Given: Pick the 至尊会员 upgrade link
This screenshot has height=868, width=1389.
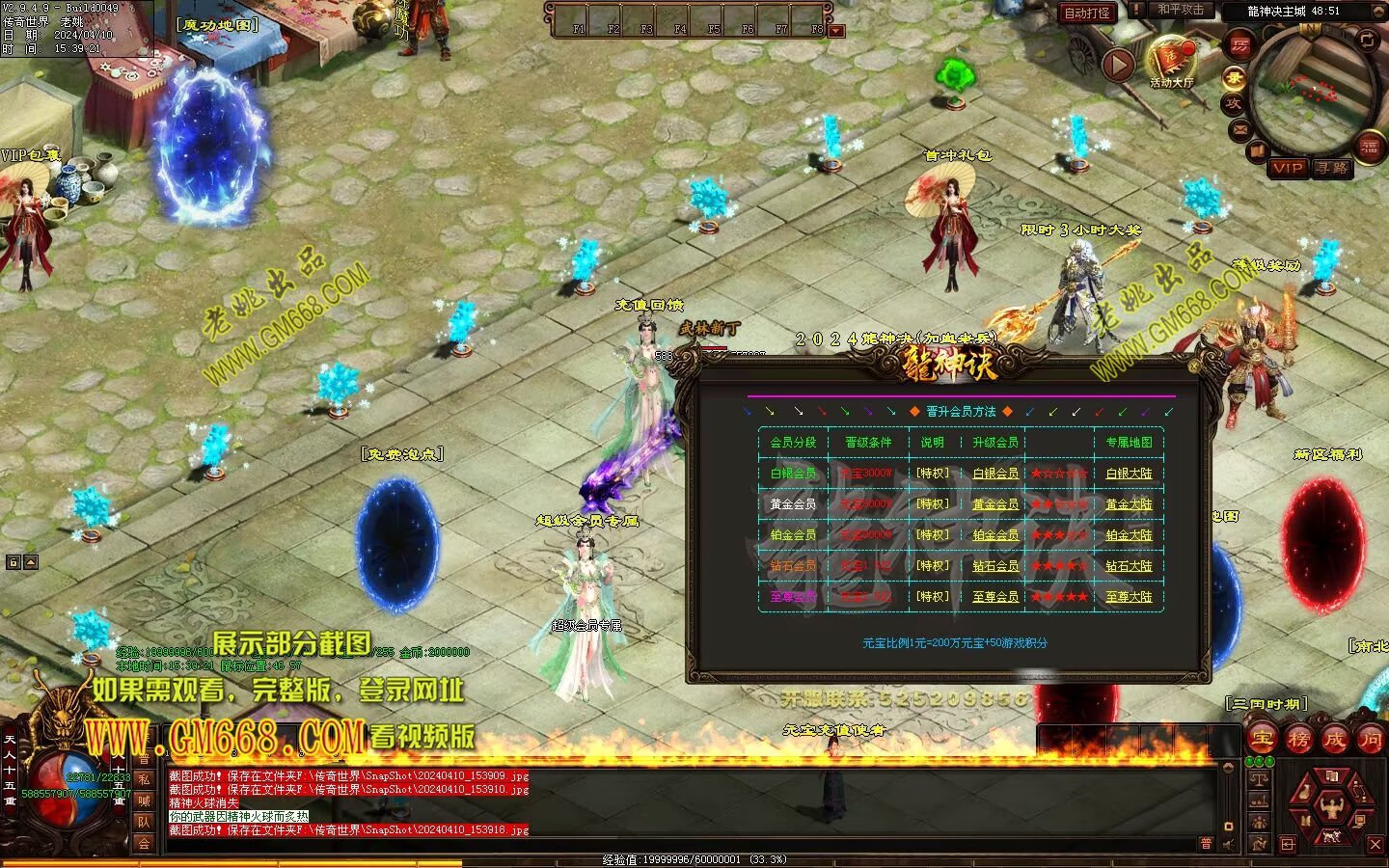Looking at the screenshot, I should click(x=995, y=597).
